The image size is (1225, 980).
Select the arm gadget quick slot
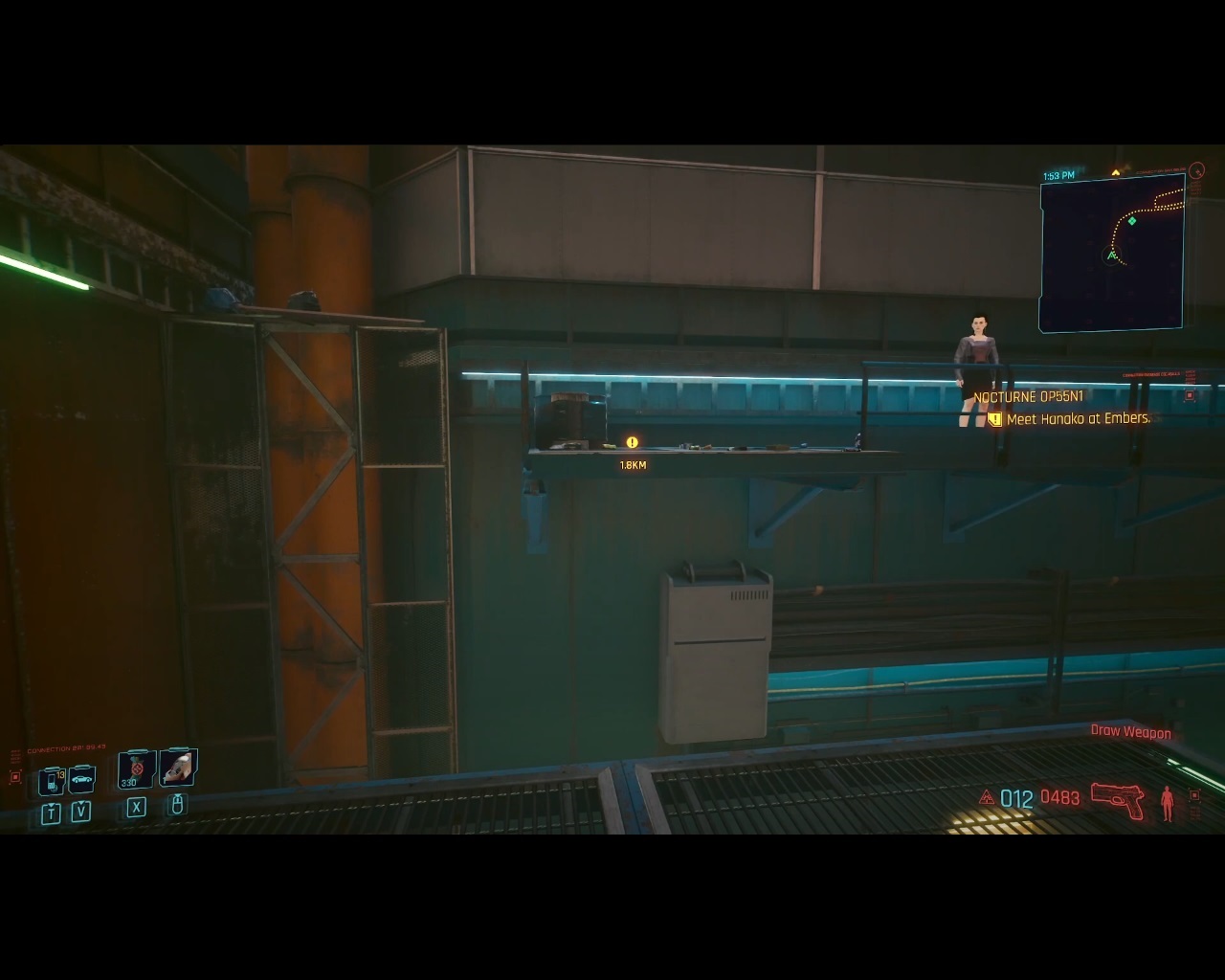pos(178,768)
